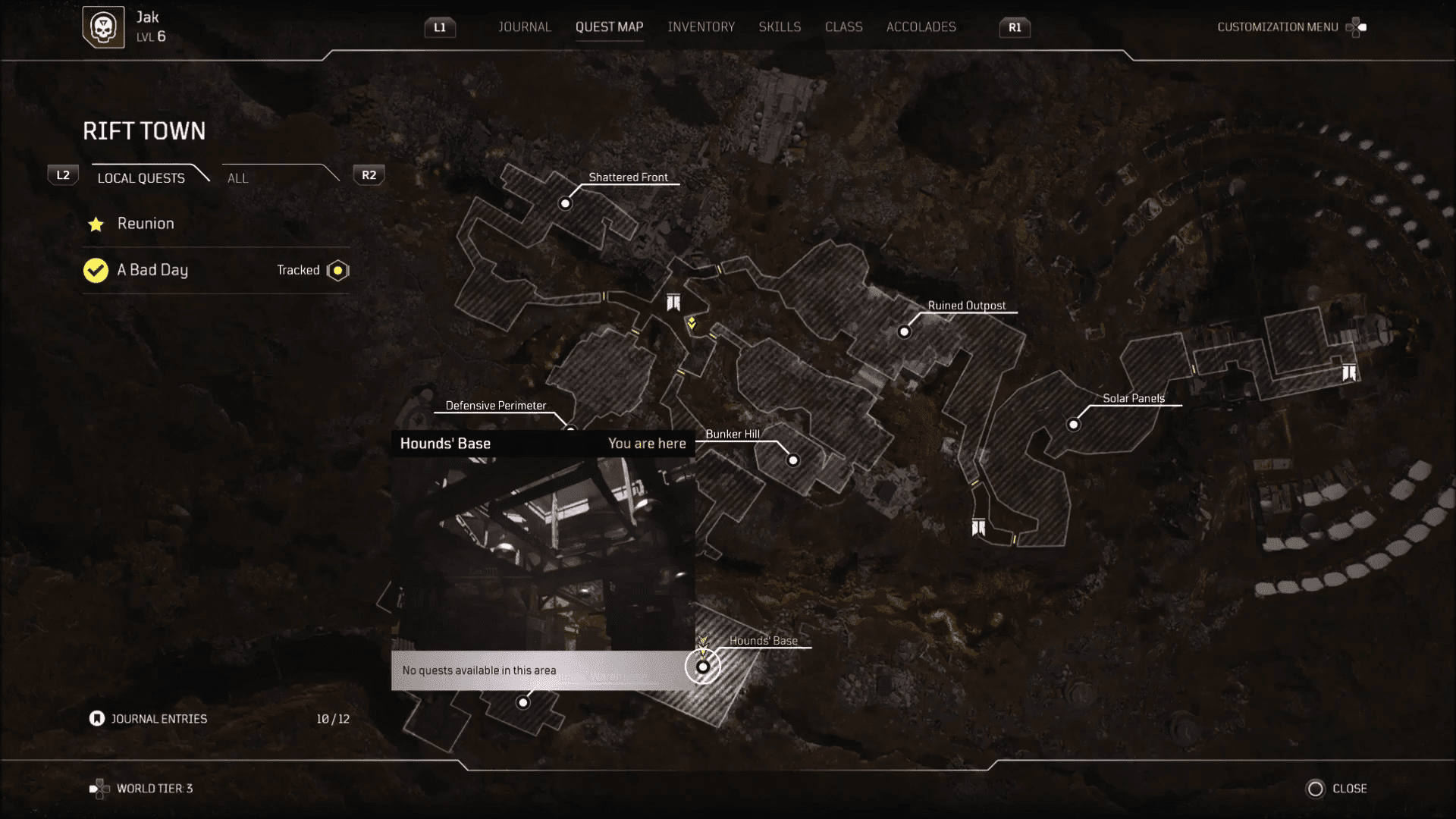The image size is (1456, 819).
Task: Click the CLOSE control at bottom right
Action: point(1336,789)
